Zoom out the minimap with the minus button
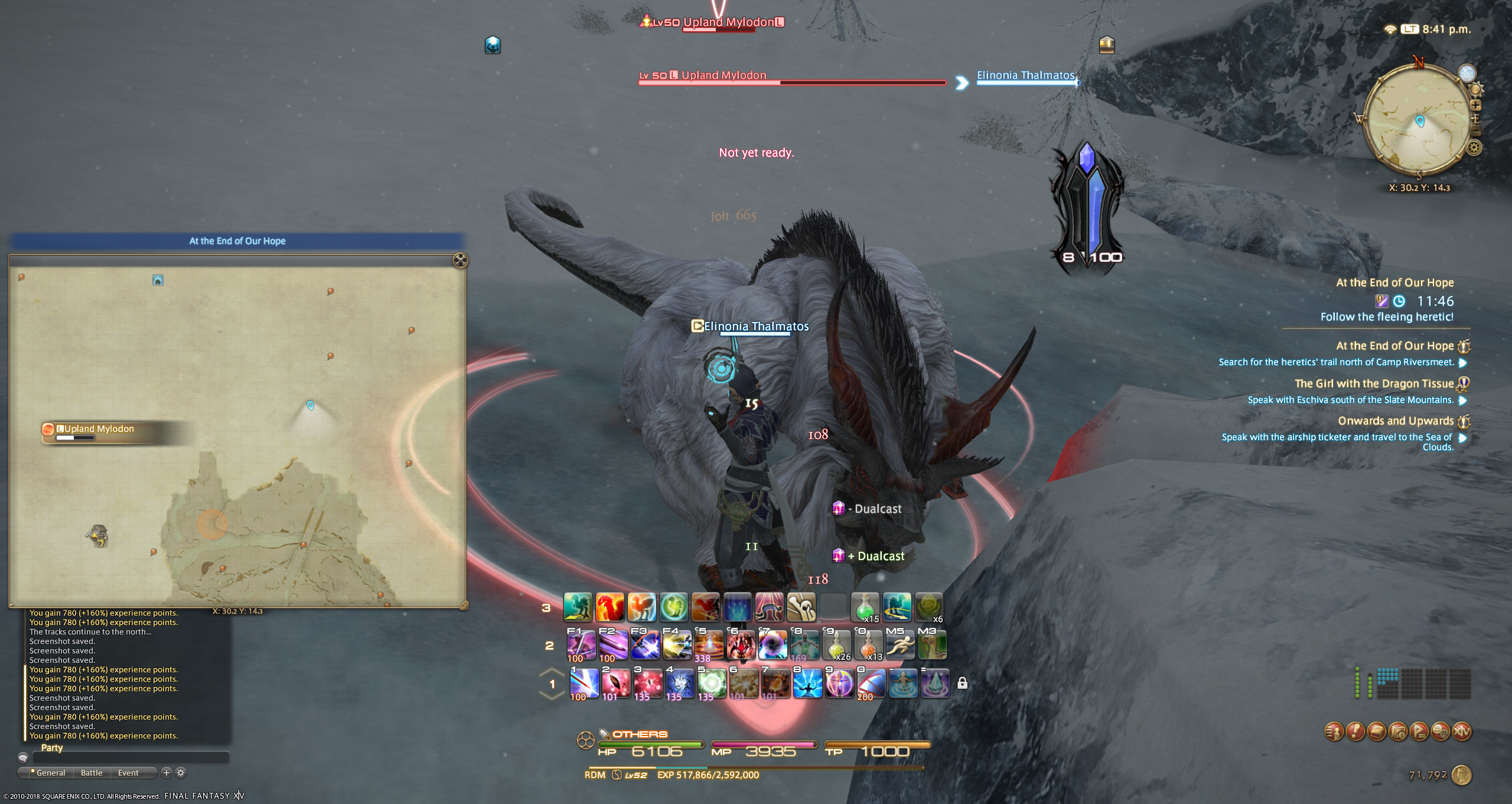Viewport: 1512px width, 804px height. pyautogui.click(x=1475, y=129)
